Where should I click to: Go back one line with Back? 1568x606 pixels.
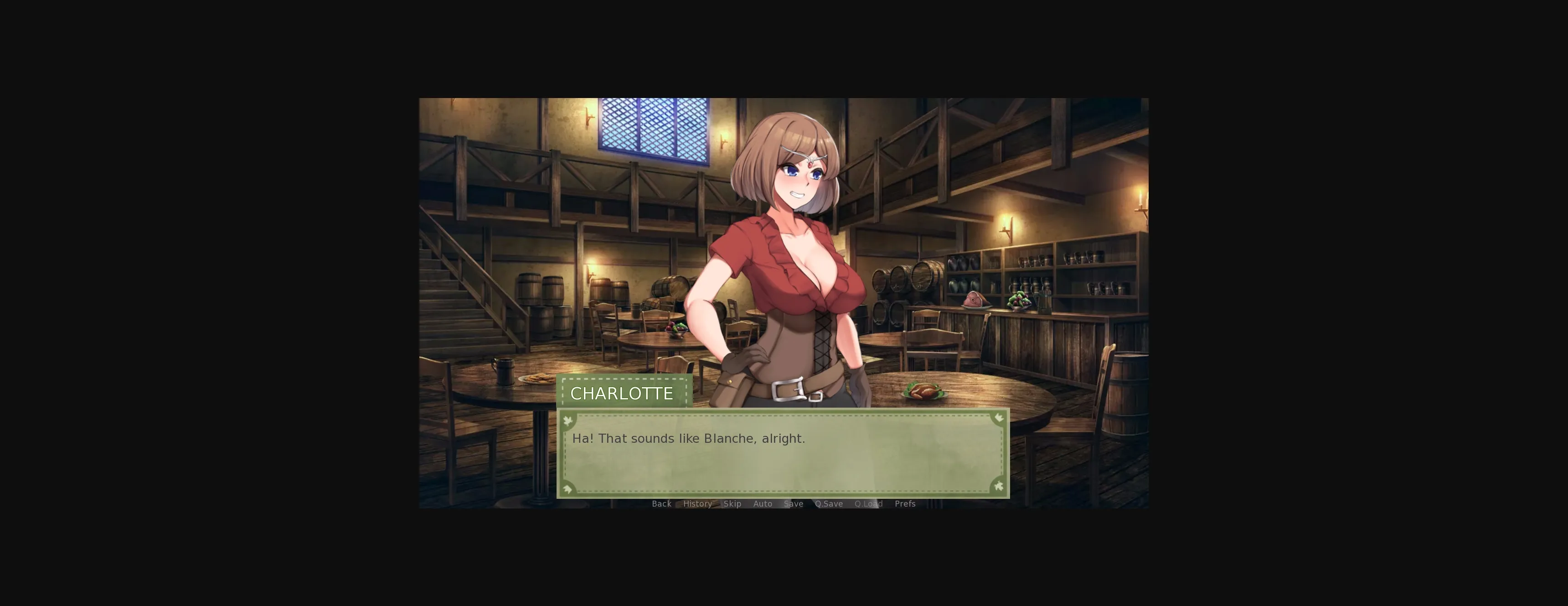coord(661,504)
